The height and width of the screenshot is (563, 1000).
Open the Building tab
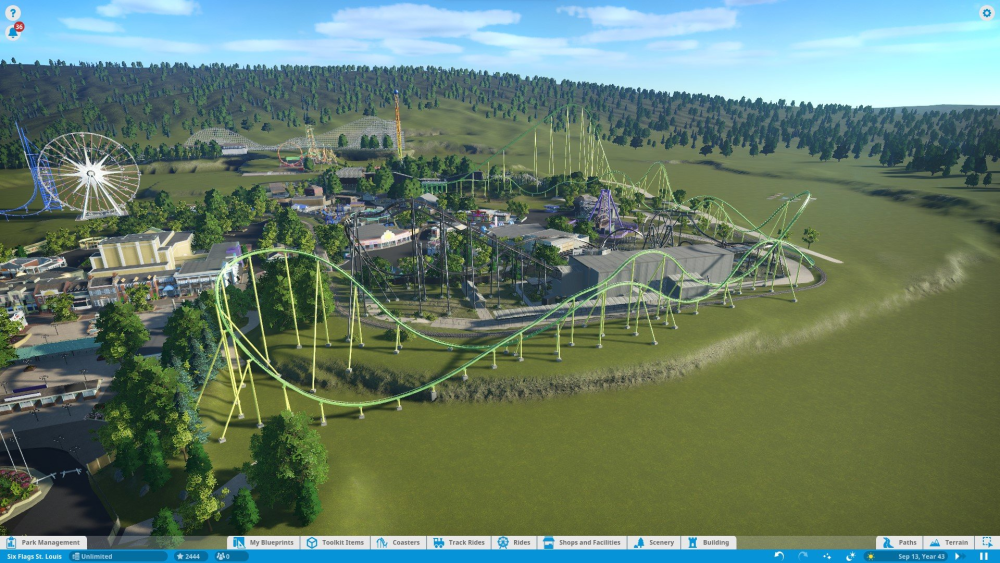708,543
